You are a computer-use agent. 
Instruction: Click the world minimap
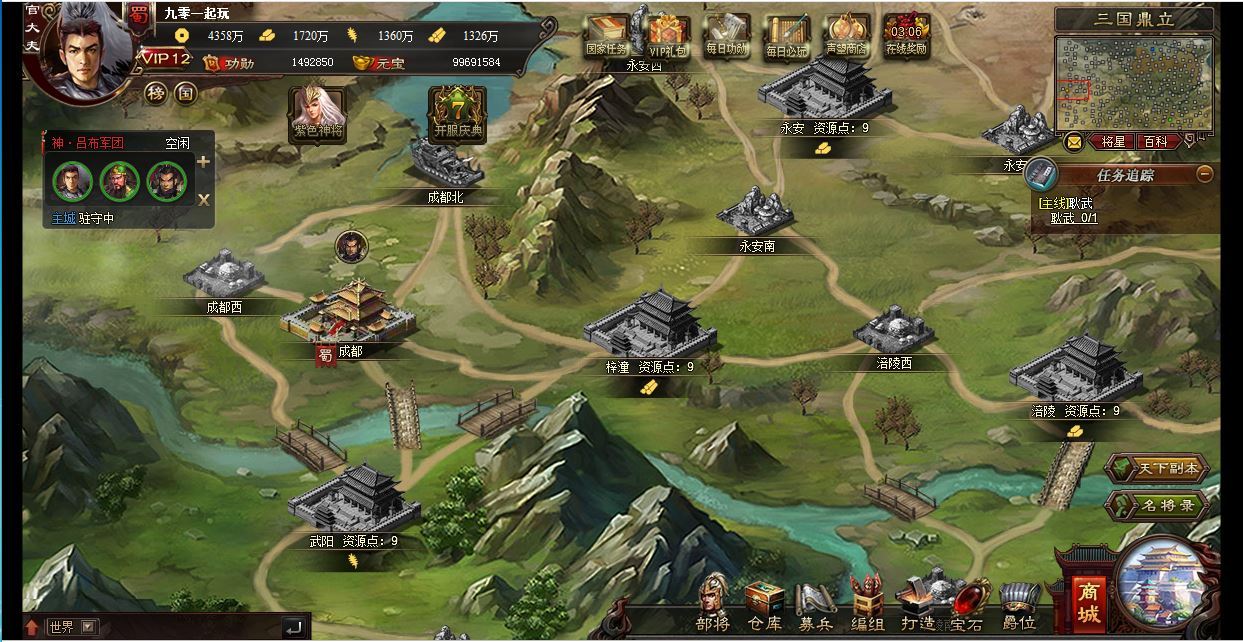tap(1133, 83)
